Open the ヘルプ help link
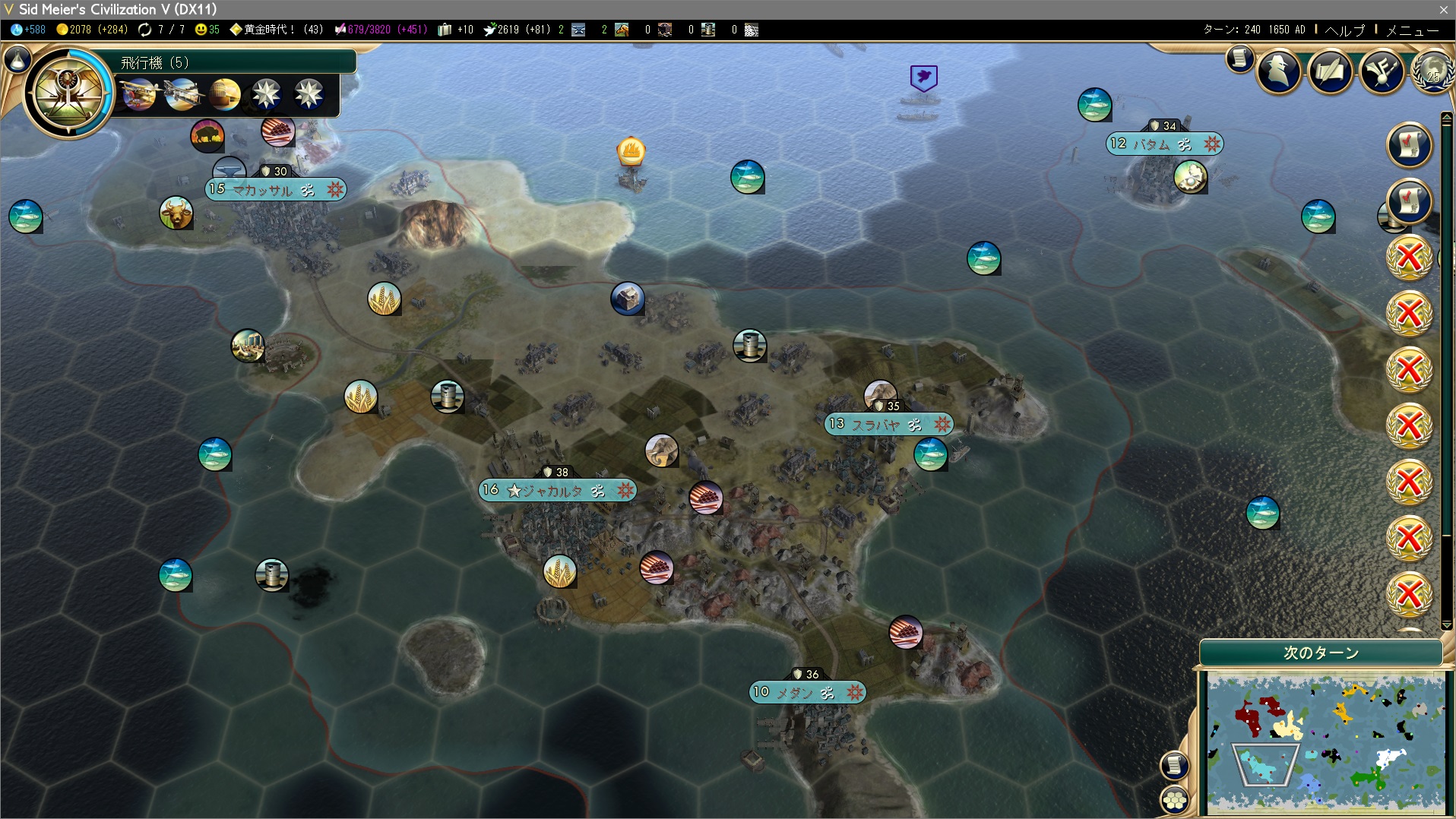Image resolution: width=1456 pixels, height=819 pixels. (1344, 30)
